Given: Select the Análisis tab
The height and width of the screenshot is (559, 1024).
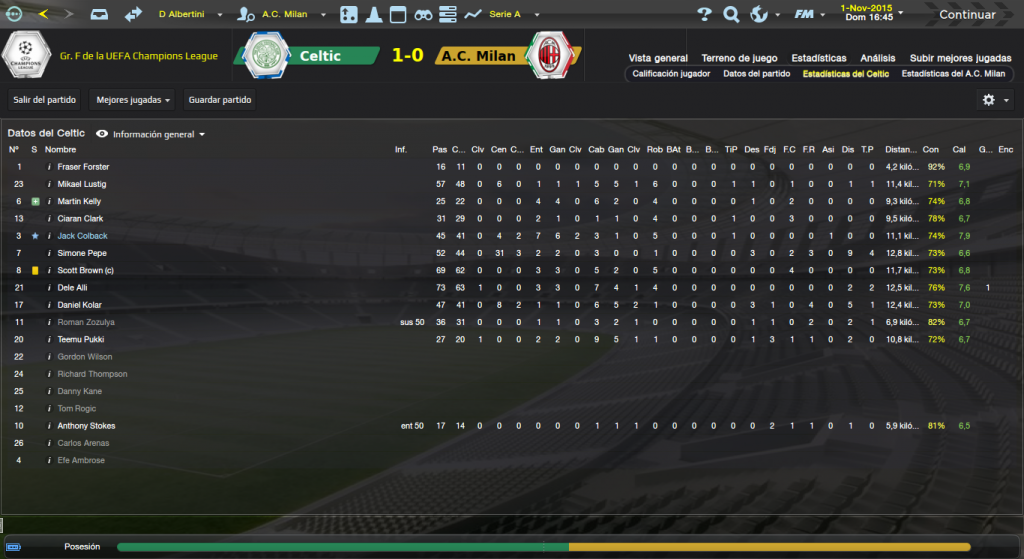Looking at the screenshot, I should point(878,58).
